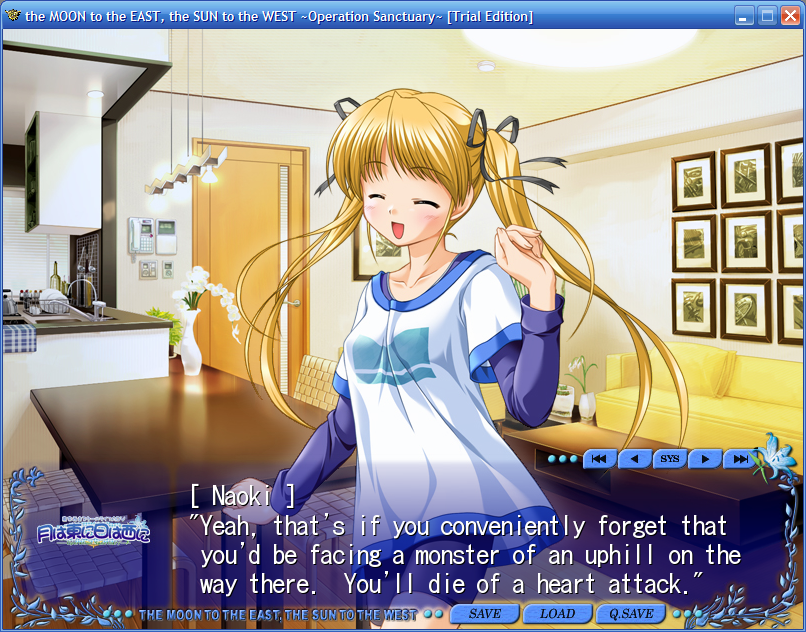806x632 pixels.
Task: Go back one message with the left arrow
Action: (x=634, y=459)
